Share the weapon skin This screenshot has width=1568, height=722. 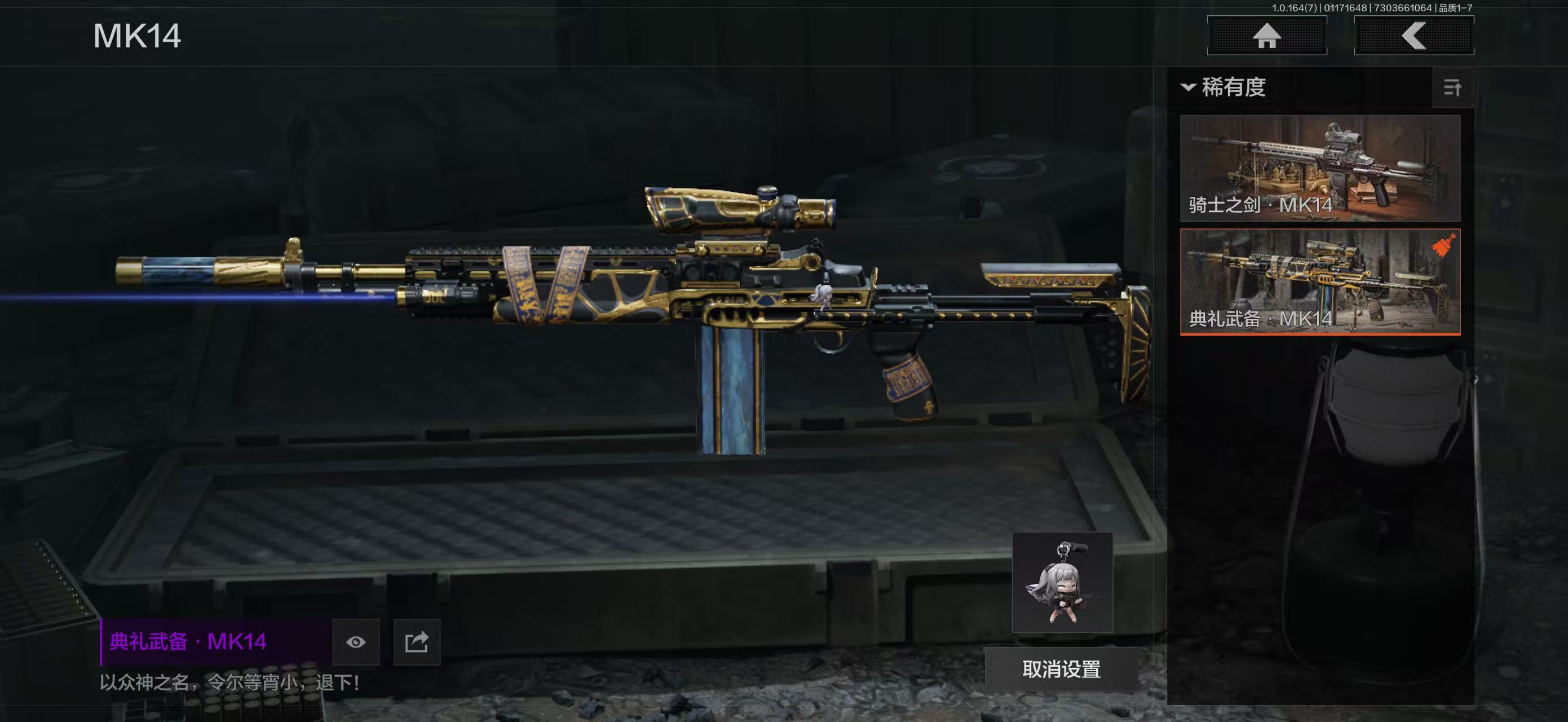point(417,642)
